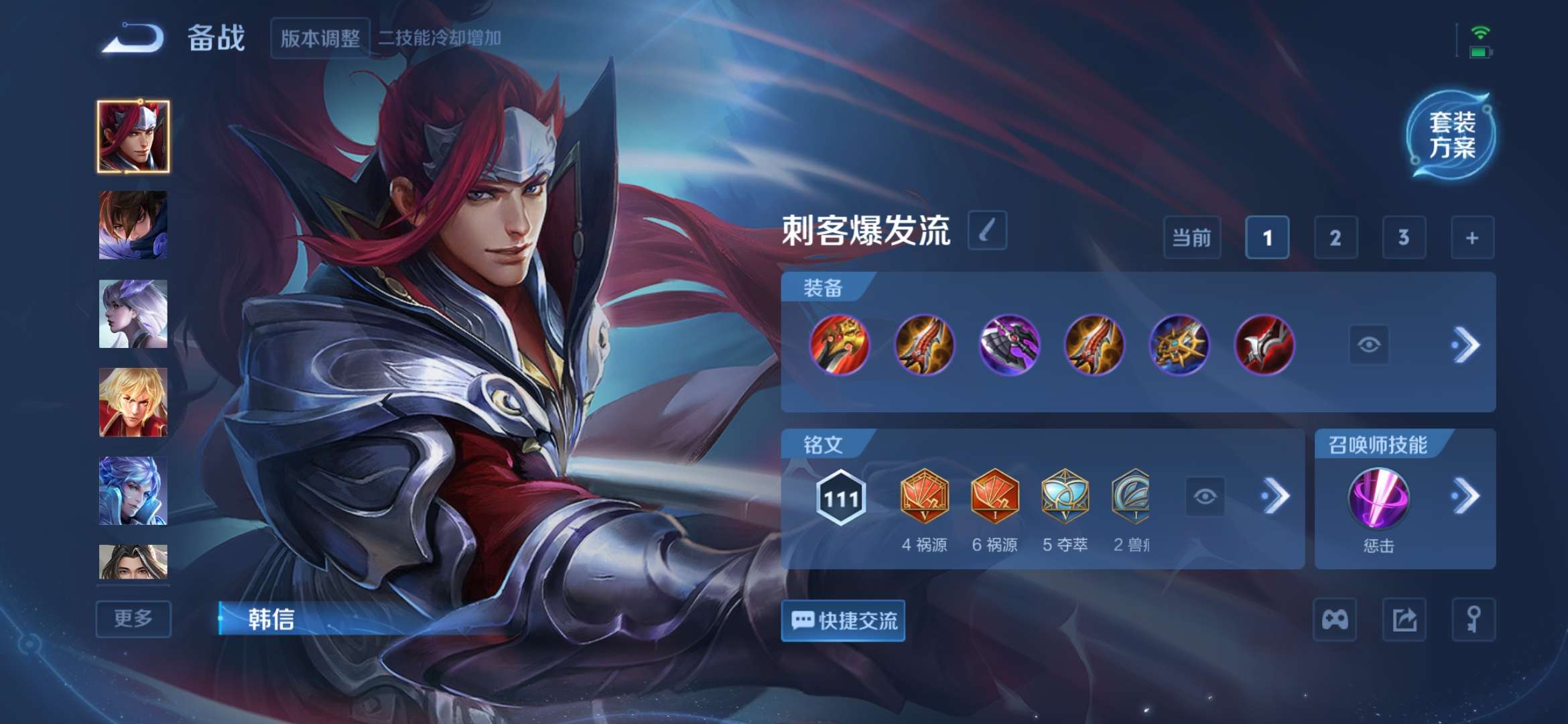This screenshot has height=724, width=1568.
Task: Open 快捷交流 quick chat
Action: [843, 621]
